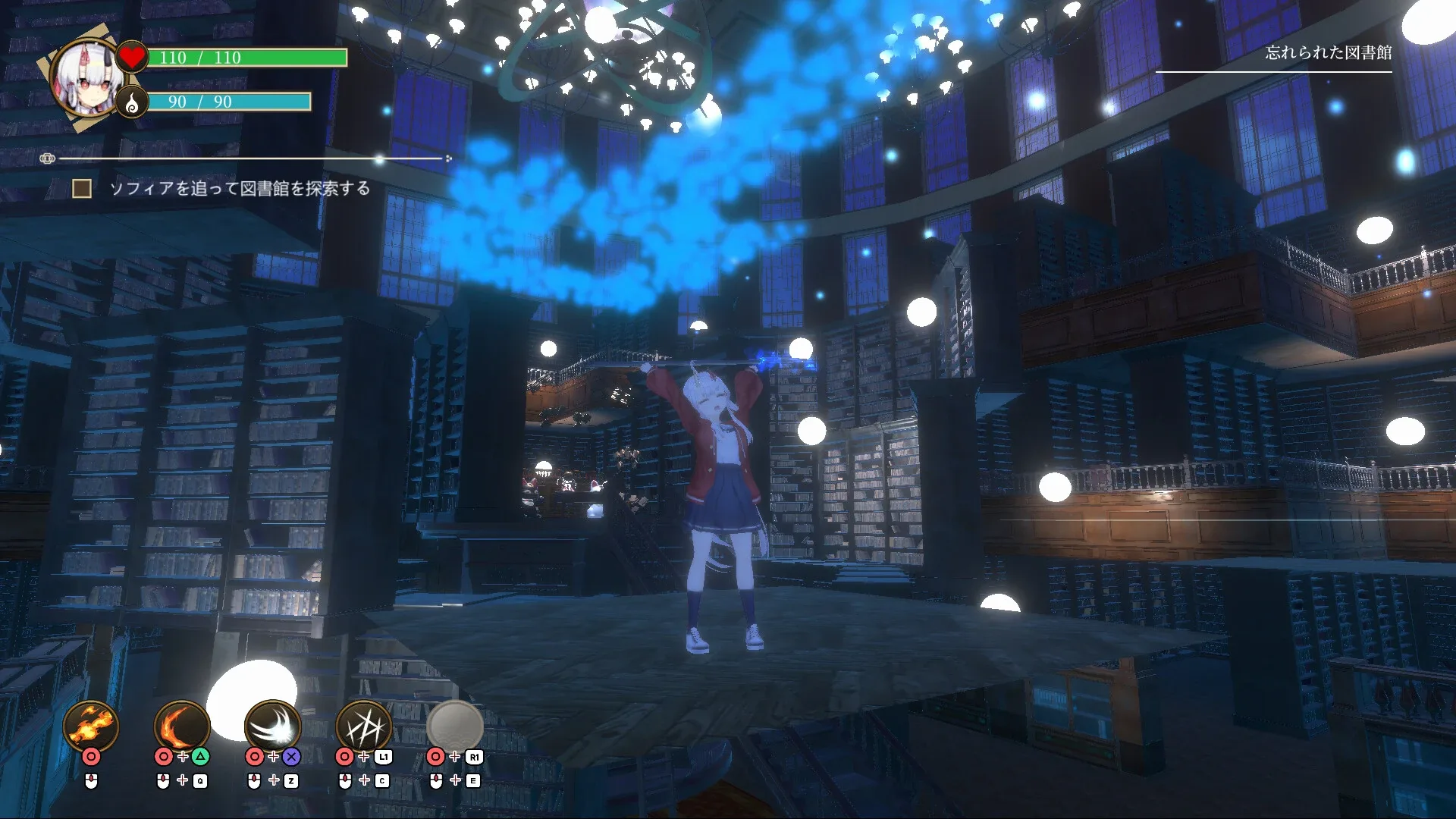The width and height of the screenshot is (1456, 819).
Task: Click the heart icon beside the HP bar
Action: click(x=131, y=56)
